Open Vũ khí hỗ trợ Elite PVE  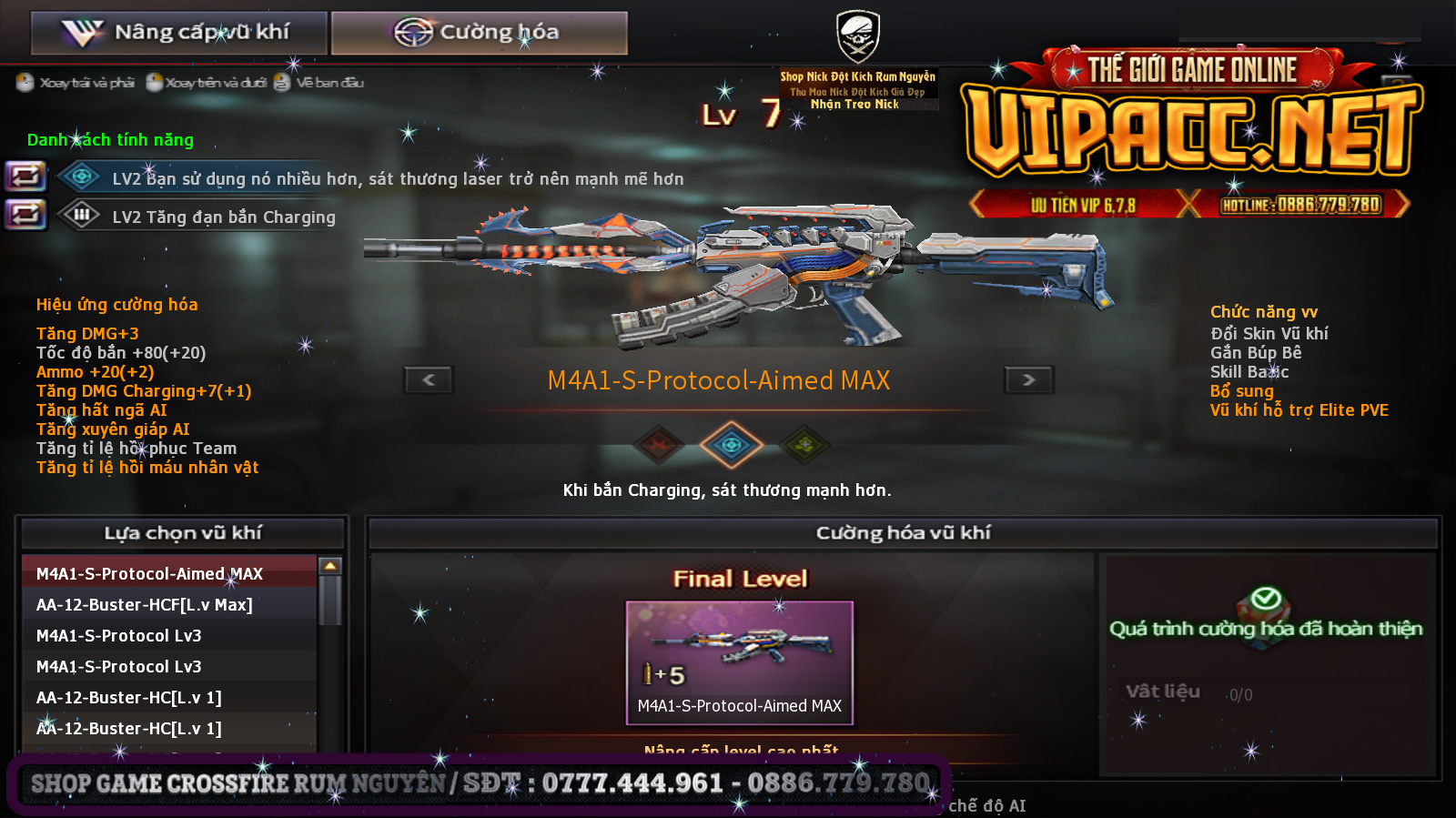point(1299,410)
